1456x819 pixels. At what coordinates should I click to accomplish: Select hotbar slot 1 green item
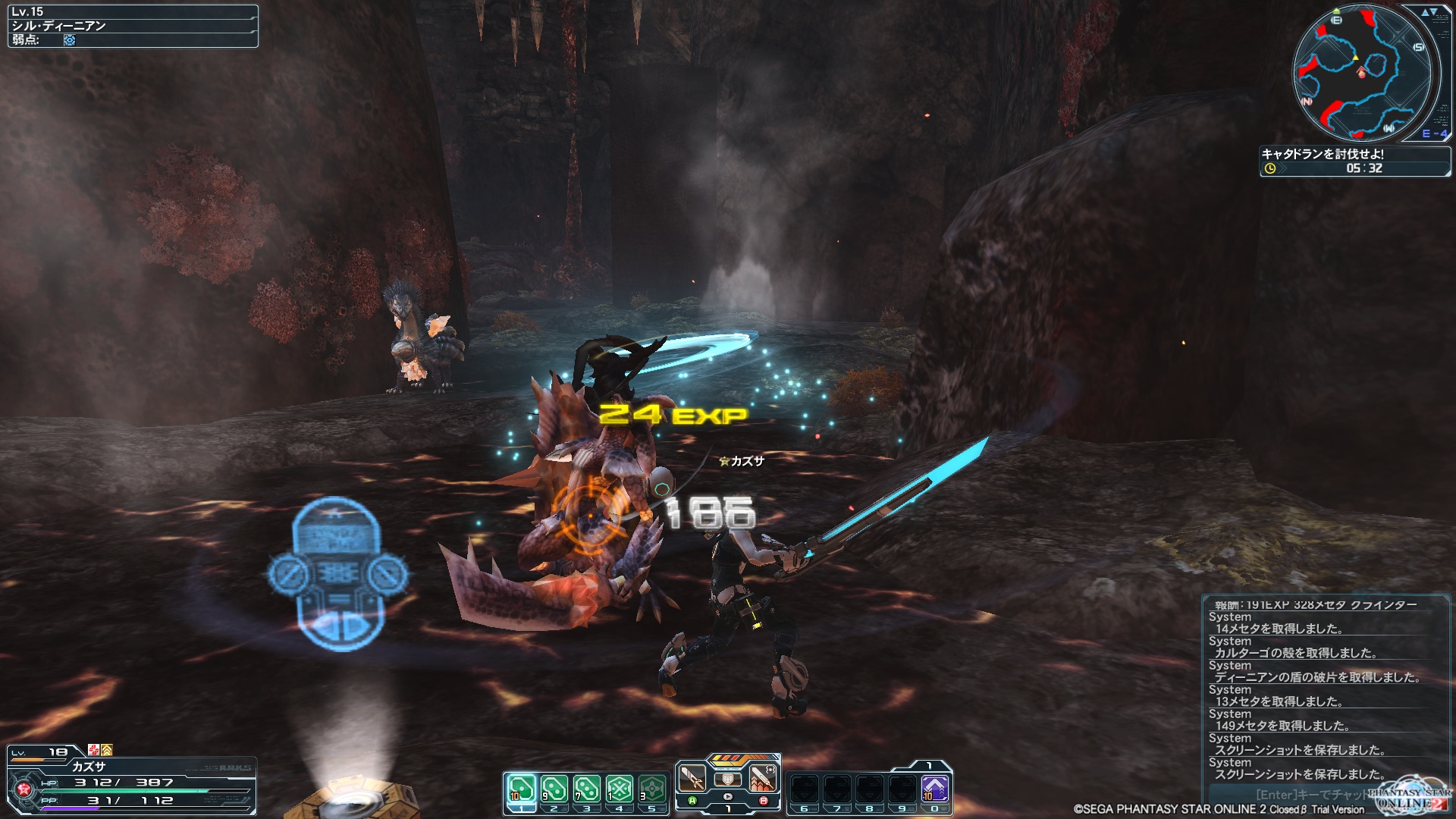point(521,789)
